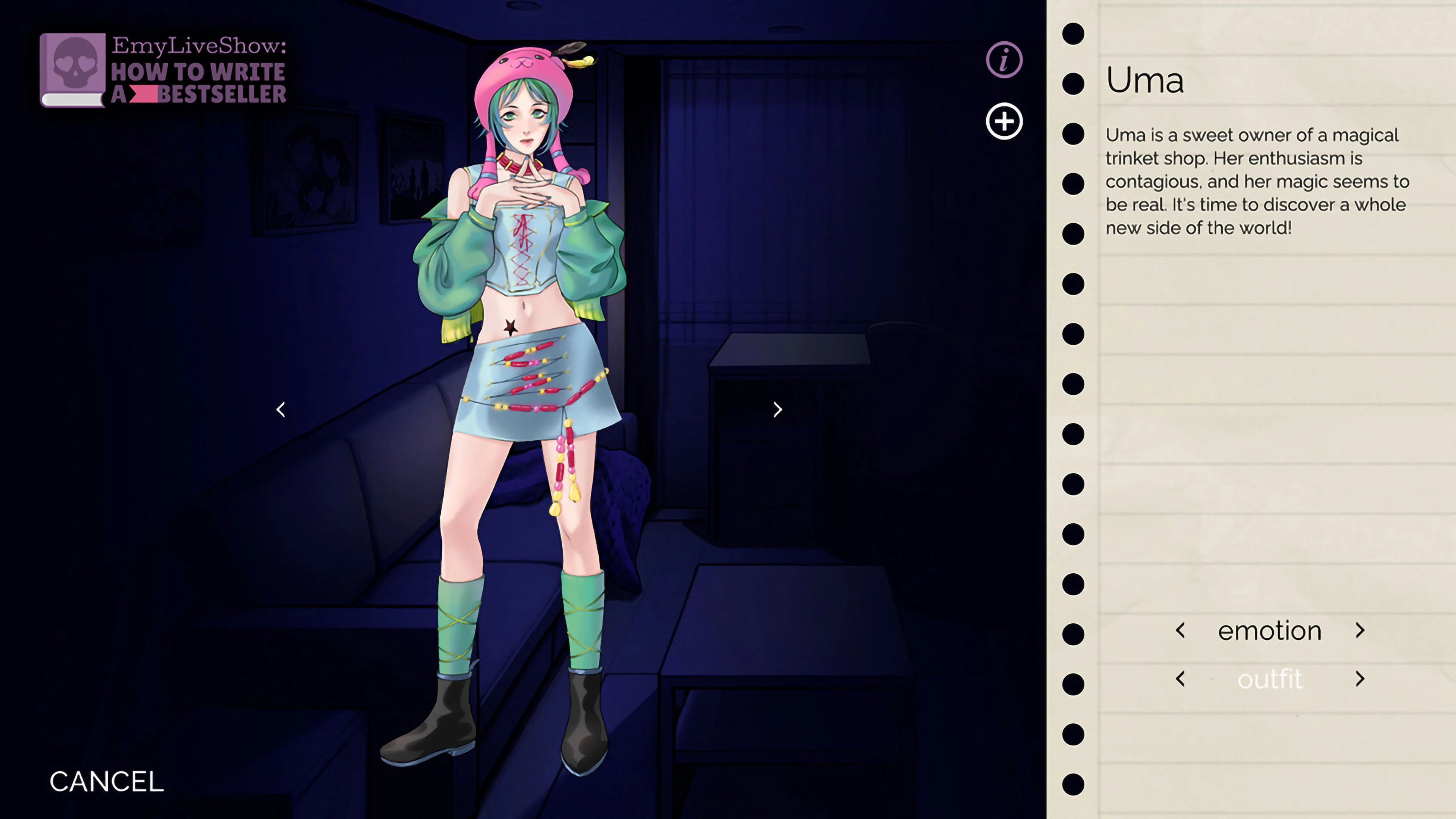The image size is (1456, 819).
Task: Click the circled plus below the info icon
Action: [x=1005, y=121]
